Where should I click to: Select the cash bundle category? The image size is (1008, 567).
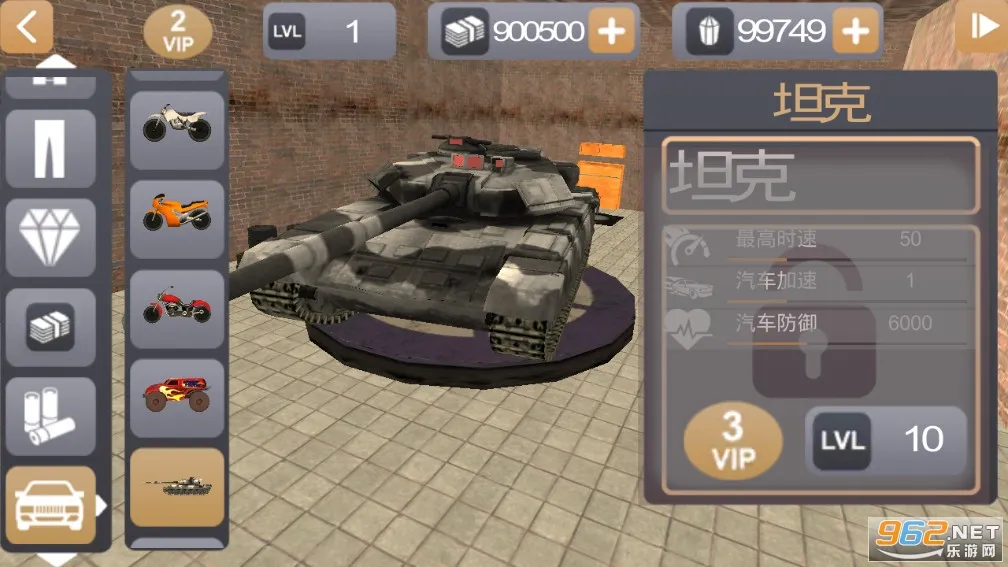coord(50,327)
